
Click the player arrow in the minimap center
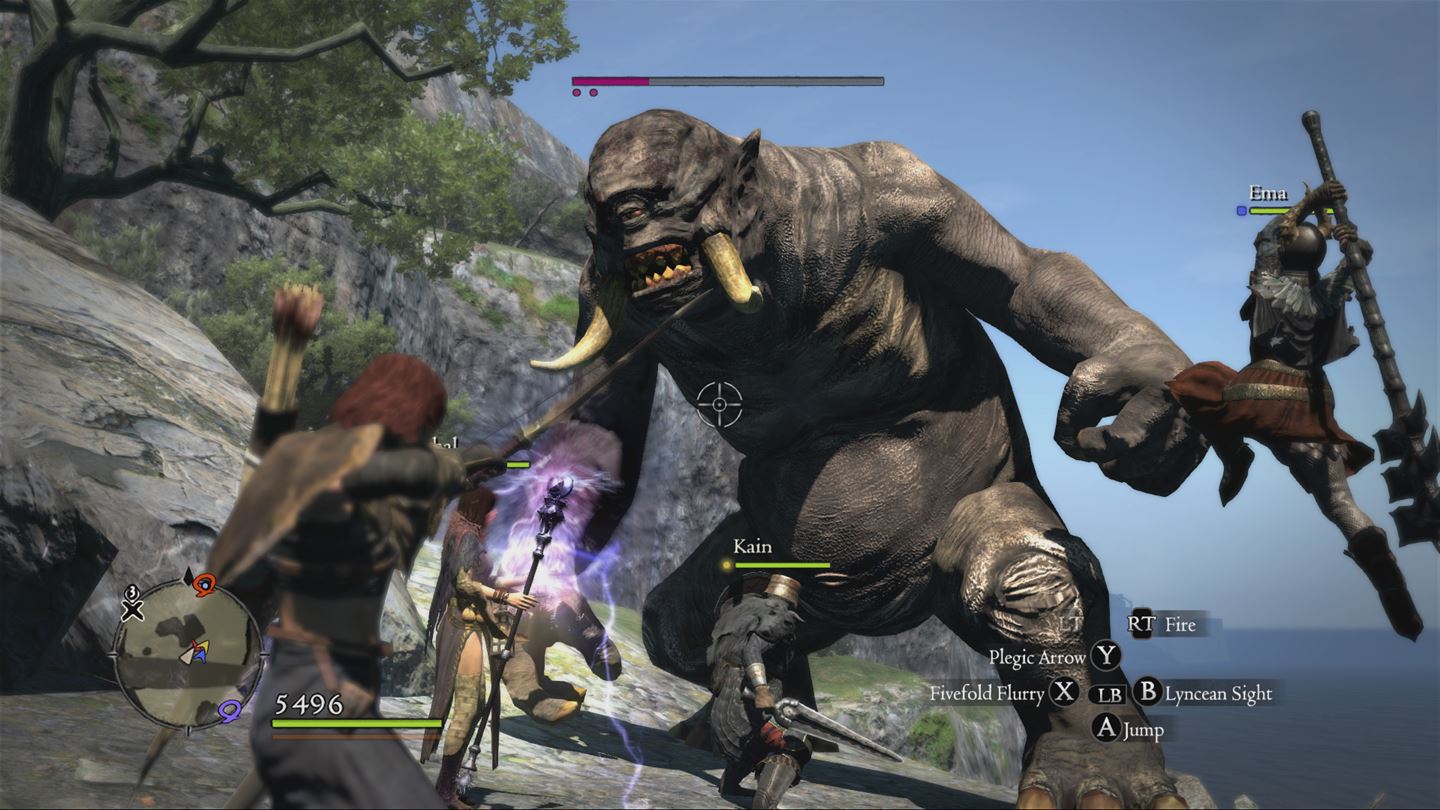tap(196, 652)
